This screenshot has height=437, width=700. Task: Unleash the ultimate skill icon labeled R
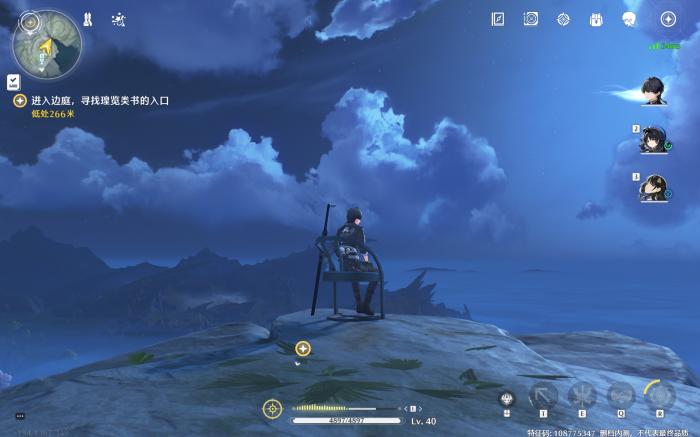(659, 395)
